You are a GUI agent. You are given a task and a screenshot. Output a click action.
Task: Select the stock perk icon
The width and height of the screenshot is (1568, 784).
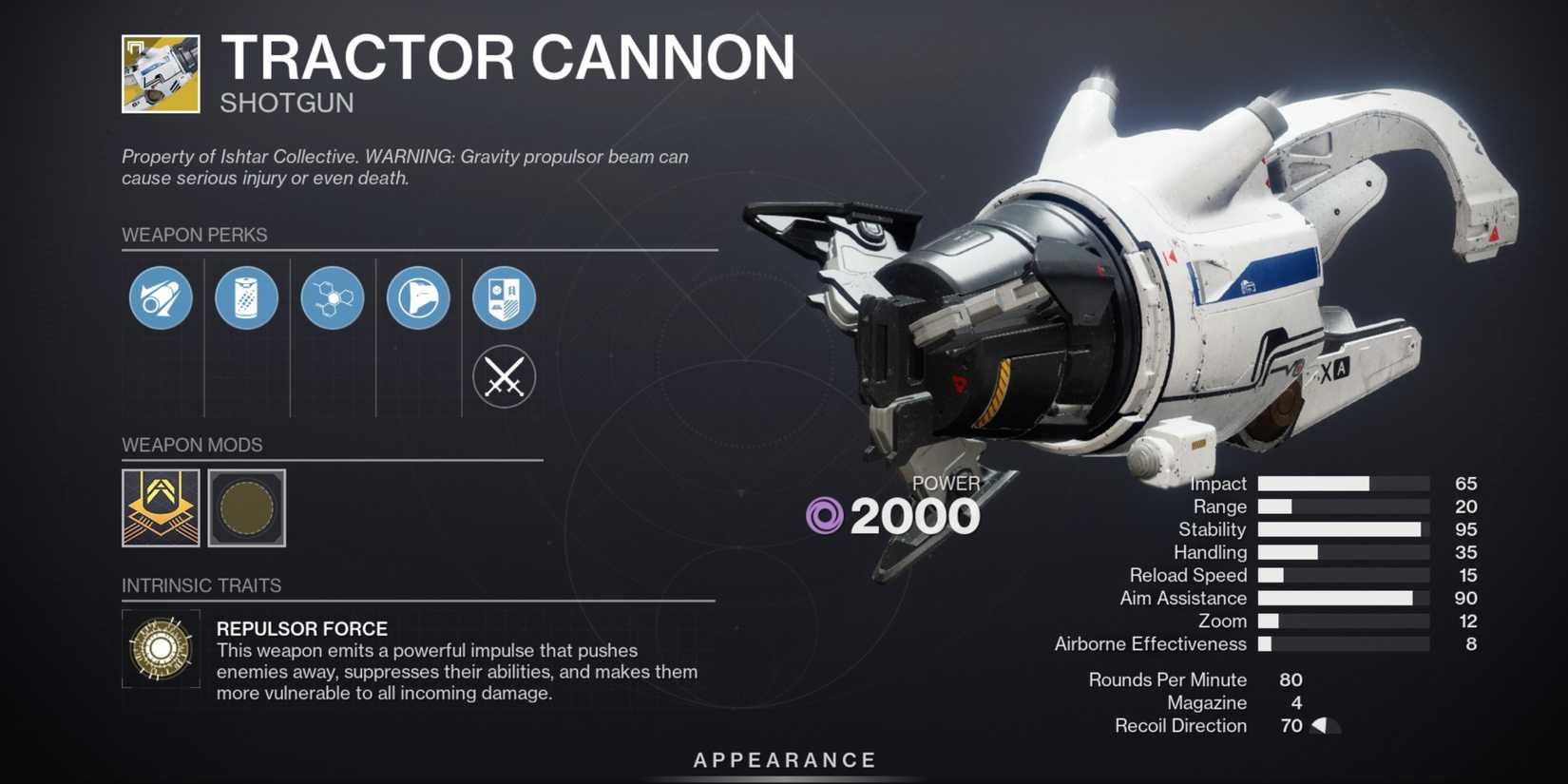[x=416, y=297]
